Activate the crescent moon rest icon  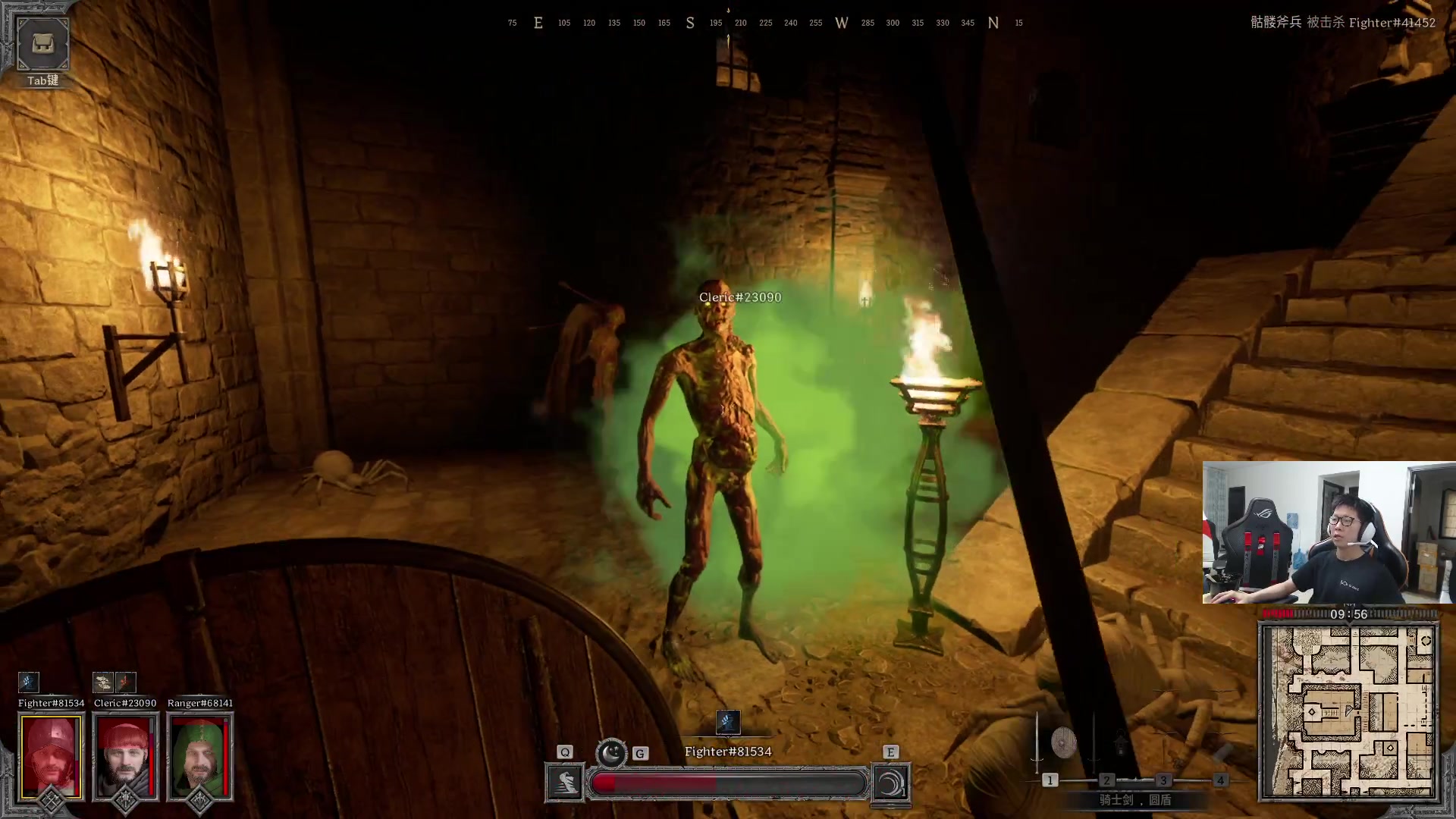[611, 753]
